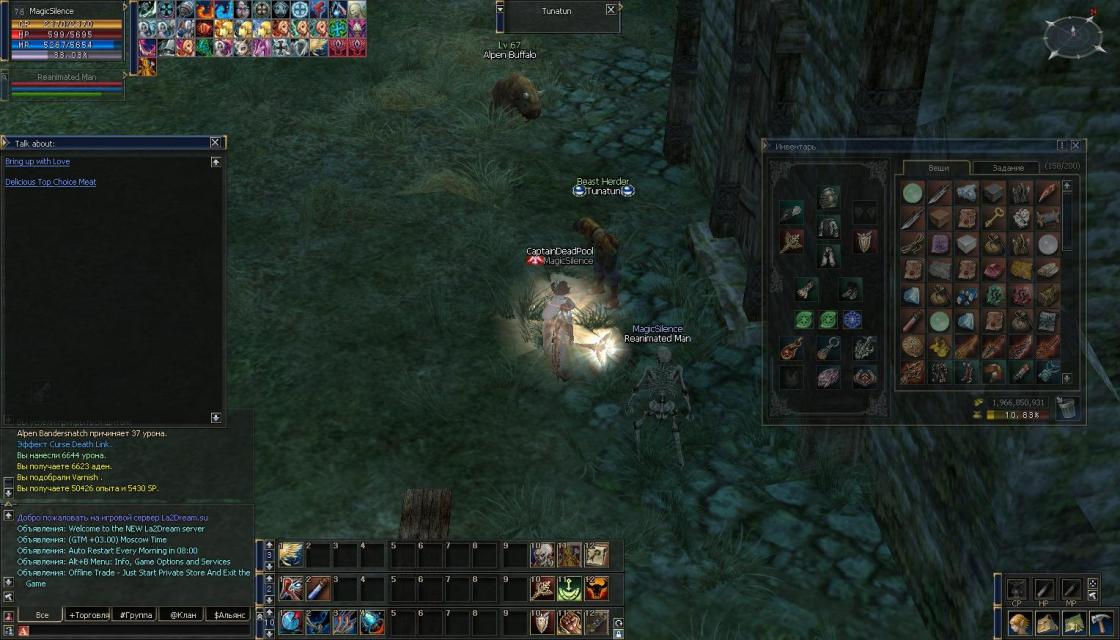Select 'Delicious Top Choice Meat' dialogue option

click(x=50, y=182)
